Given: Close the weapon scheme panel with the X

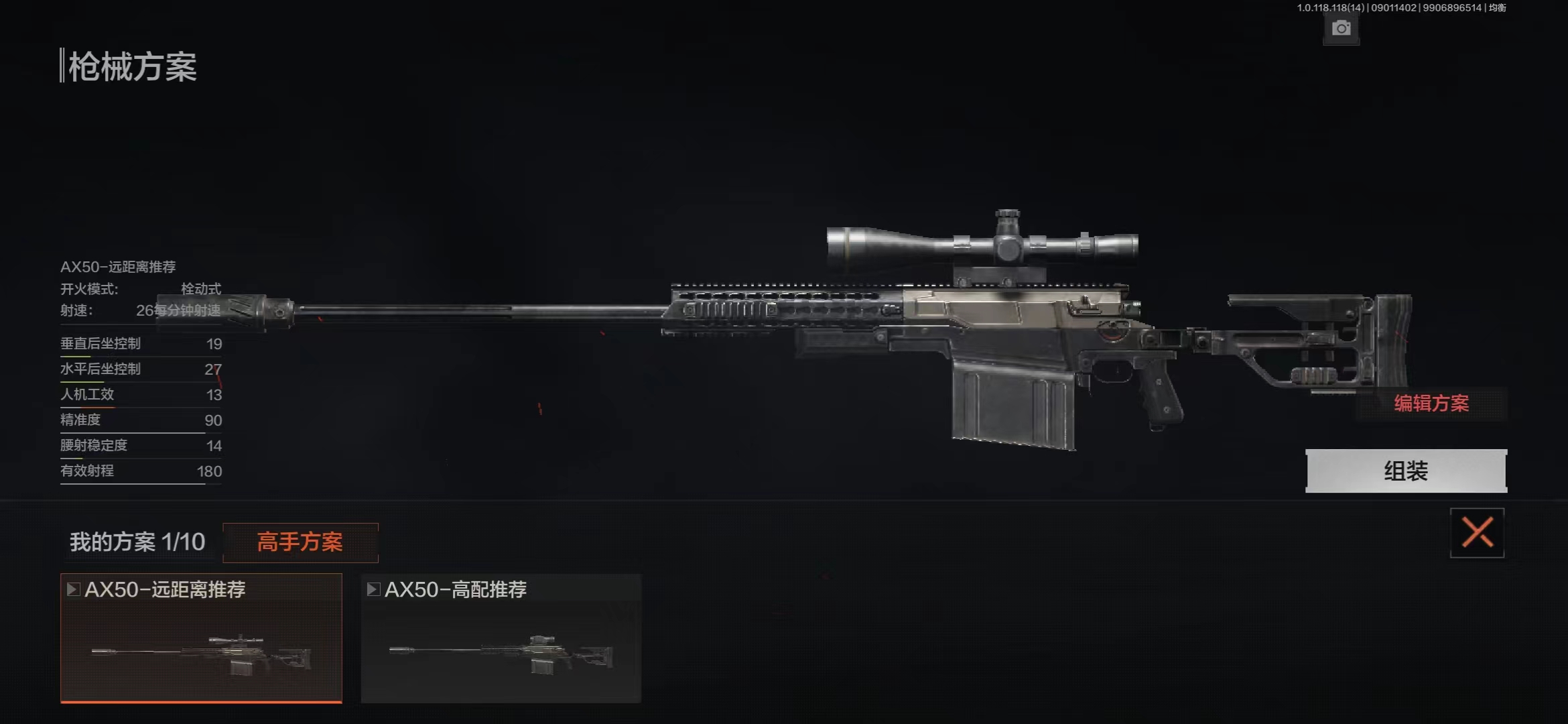Looking at the screenshot, I should pyautogui.click(x=1477, y=533).
